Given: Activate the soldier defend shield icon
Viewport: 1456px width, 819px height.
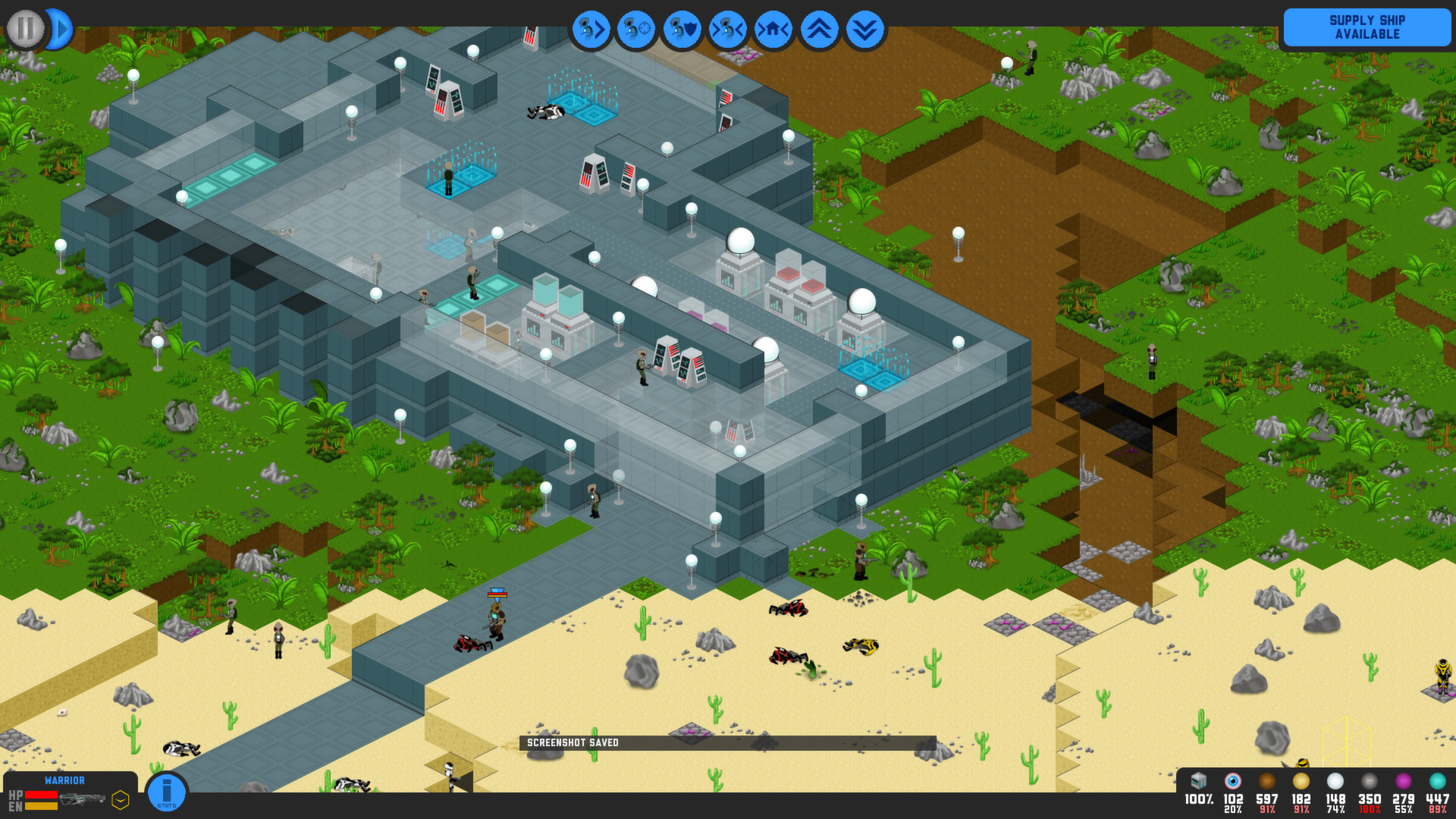Looking at the screenshot, I should point(682,28).
